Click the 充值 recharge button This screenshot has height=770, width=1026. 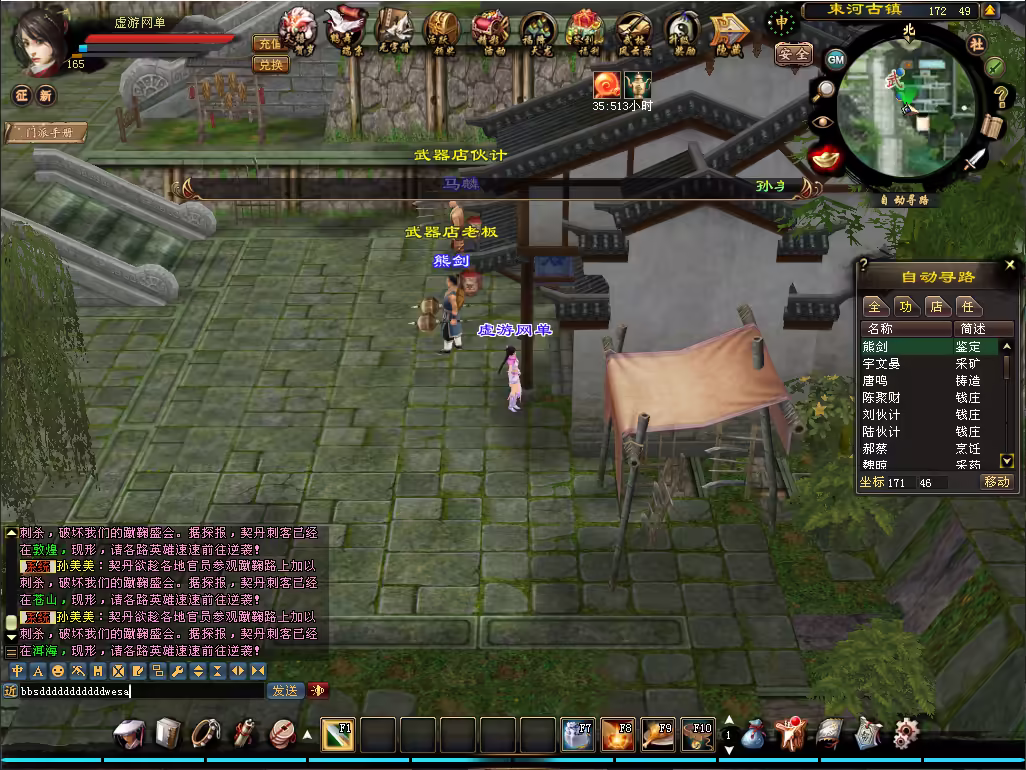pos(269,44)
